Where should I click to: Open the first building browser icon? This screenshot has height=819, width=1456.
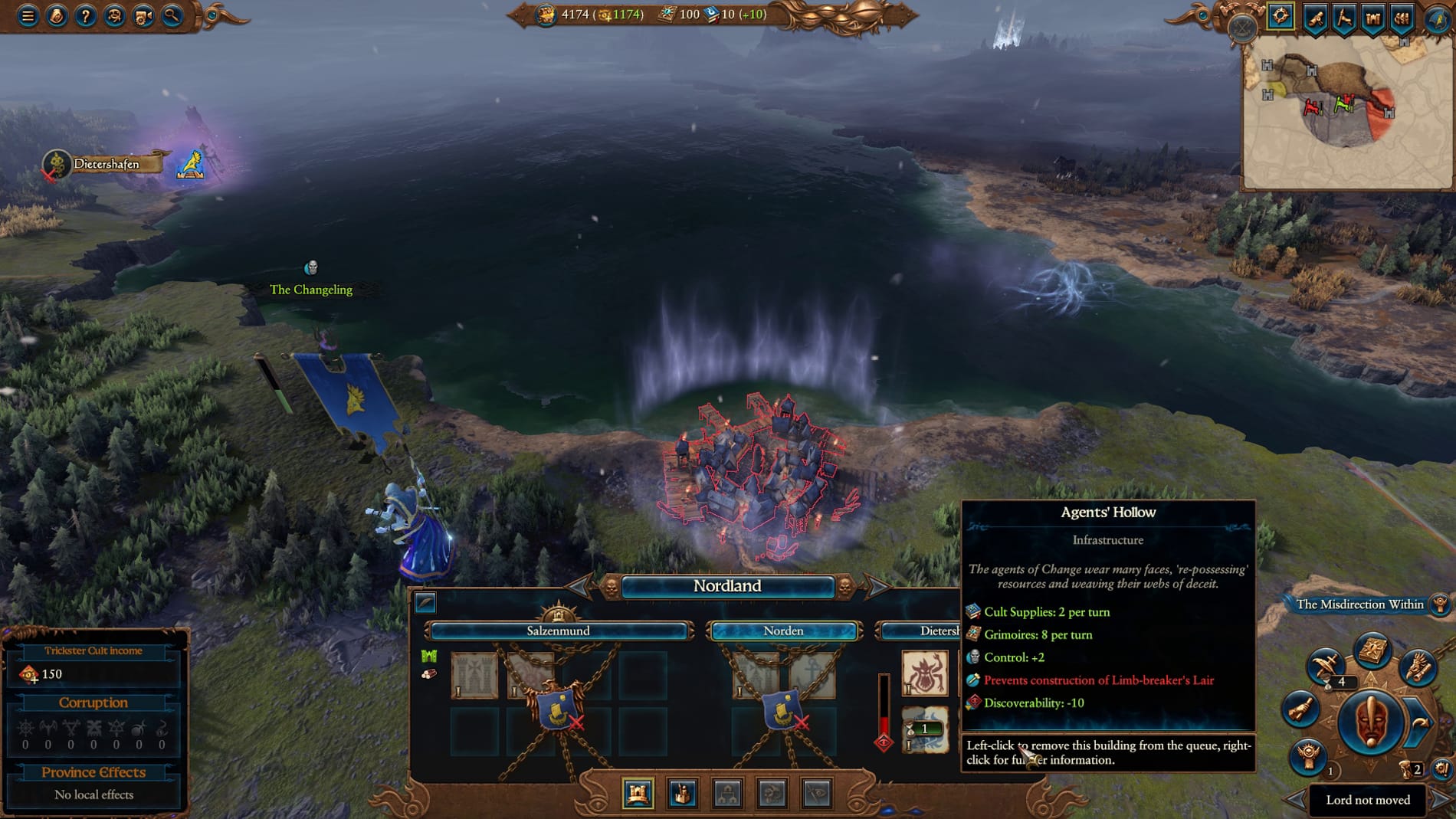pyautogui.click(x=638, y=794)
